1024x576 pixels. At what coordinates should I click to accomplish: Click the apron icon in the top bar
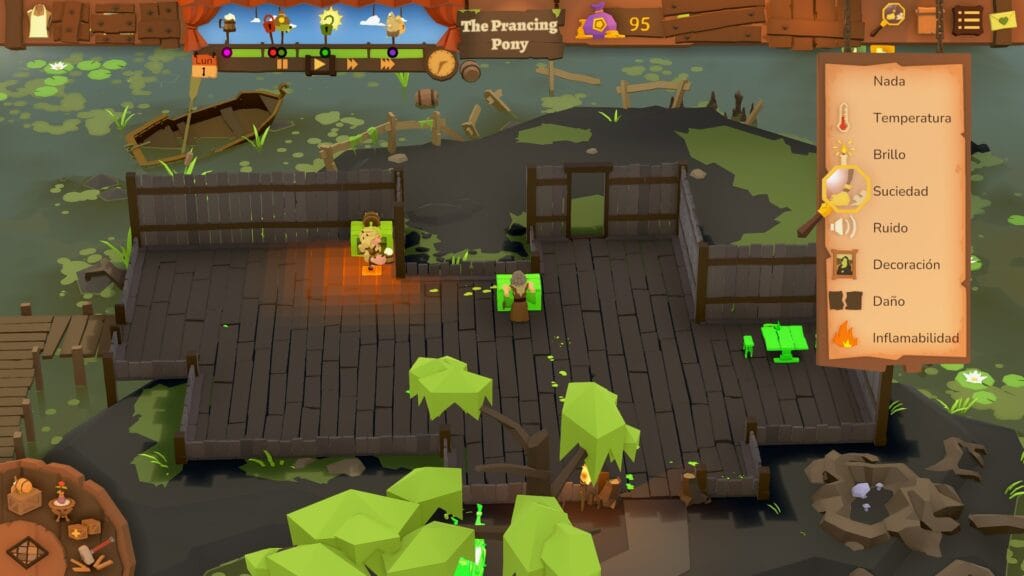point(38,21)
